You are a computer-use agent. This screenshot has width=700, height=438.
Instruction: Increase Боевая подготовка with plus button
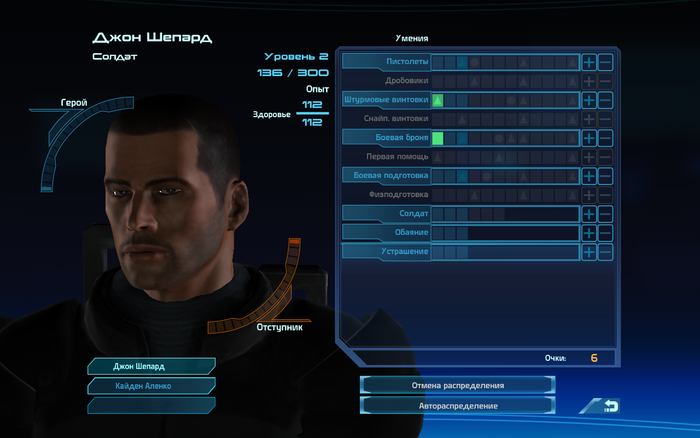pyautogui.click(x=589, y=176)
